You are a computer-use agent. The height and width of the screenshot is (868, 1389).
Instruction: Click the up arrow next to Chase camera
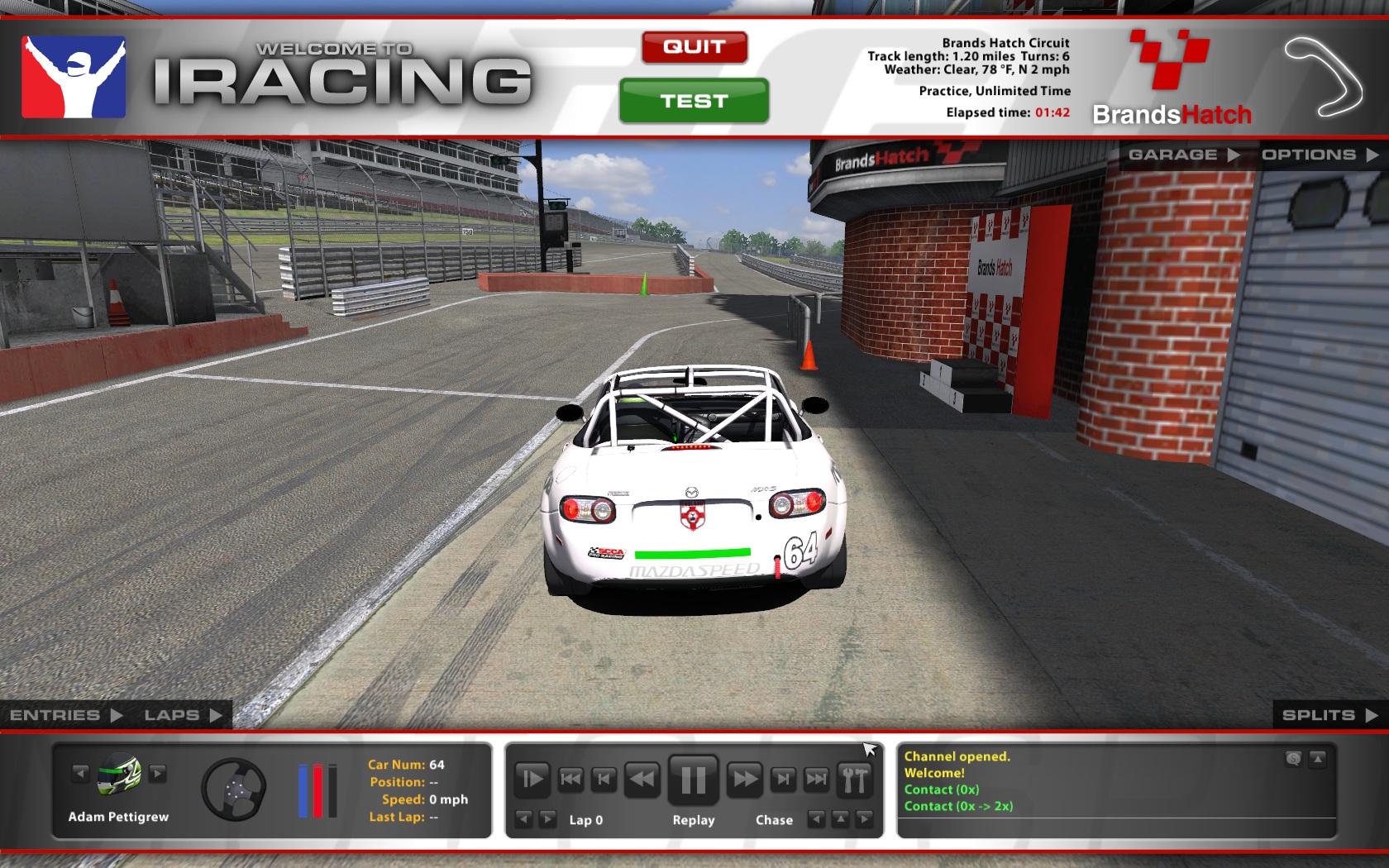coord(840,819)
